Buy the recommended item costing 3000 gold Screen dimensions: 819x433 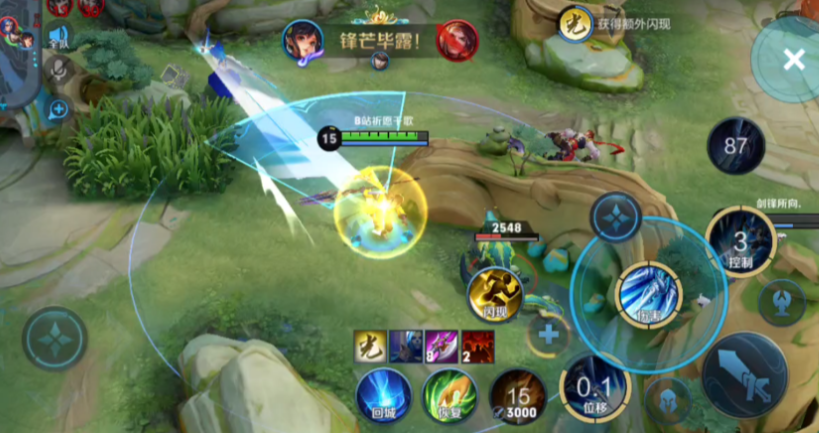pos(517,395)
